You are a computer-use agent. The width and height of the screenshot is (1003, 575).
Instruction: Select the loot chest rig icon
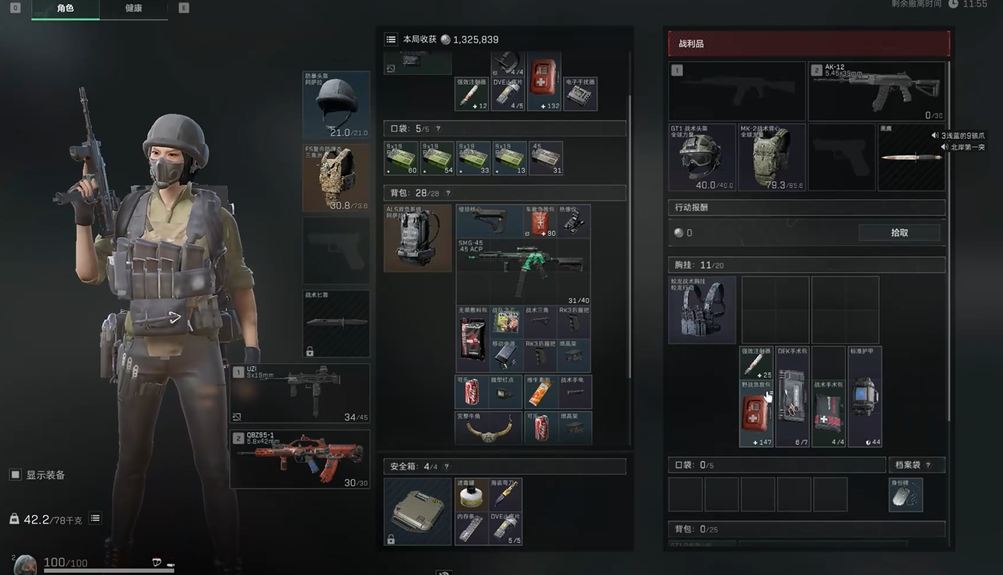(x=701, y=309)
